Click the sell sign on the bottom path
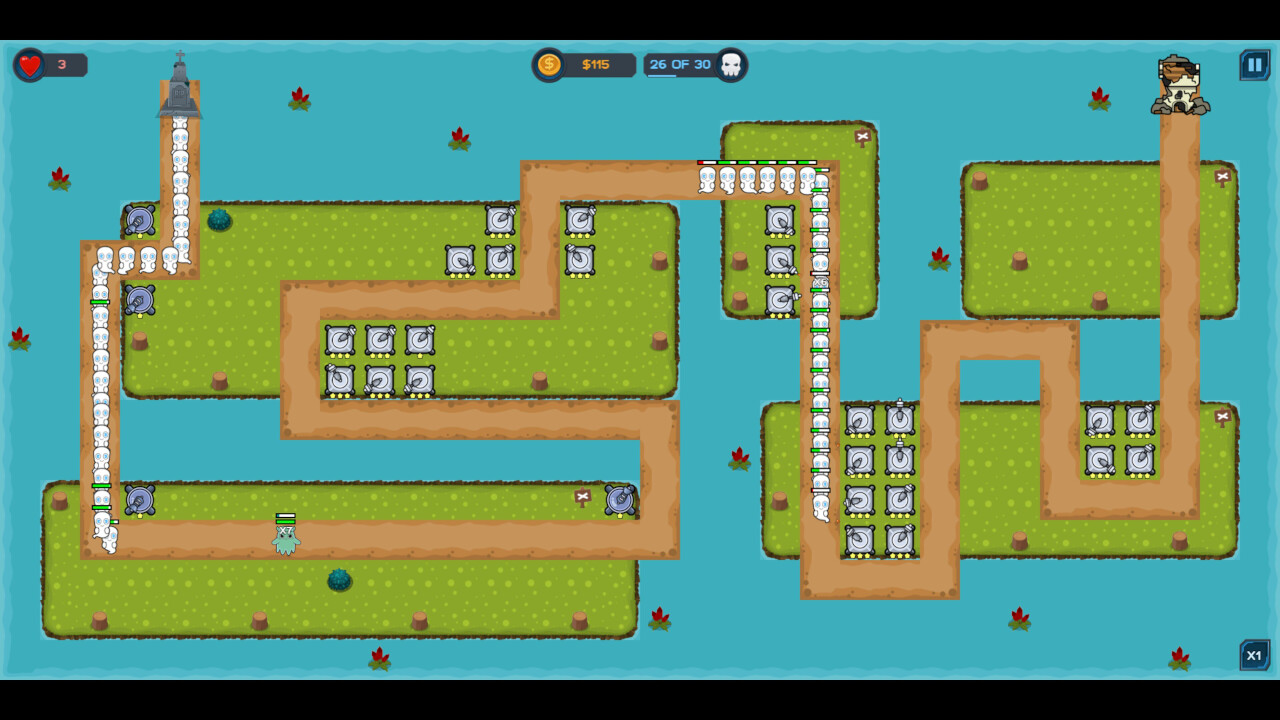This screenshot has width=1280, height=720. [x=584, y=494]
